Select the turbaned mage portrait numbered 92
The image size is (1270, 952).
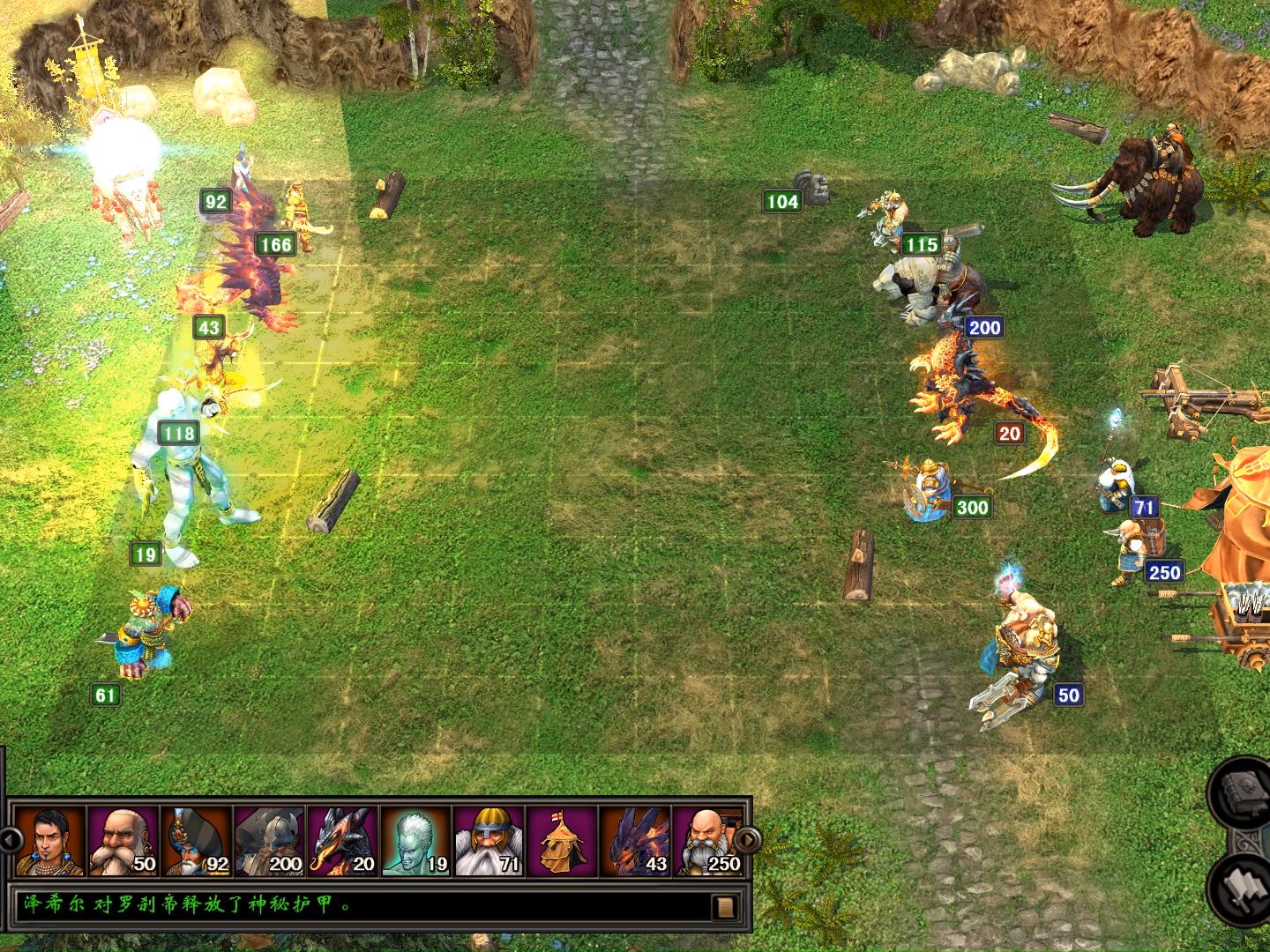[196, 840]
